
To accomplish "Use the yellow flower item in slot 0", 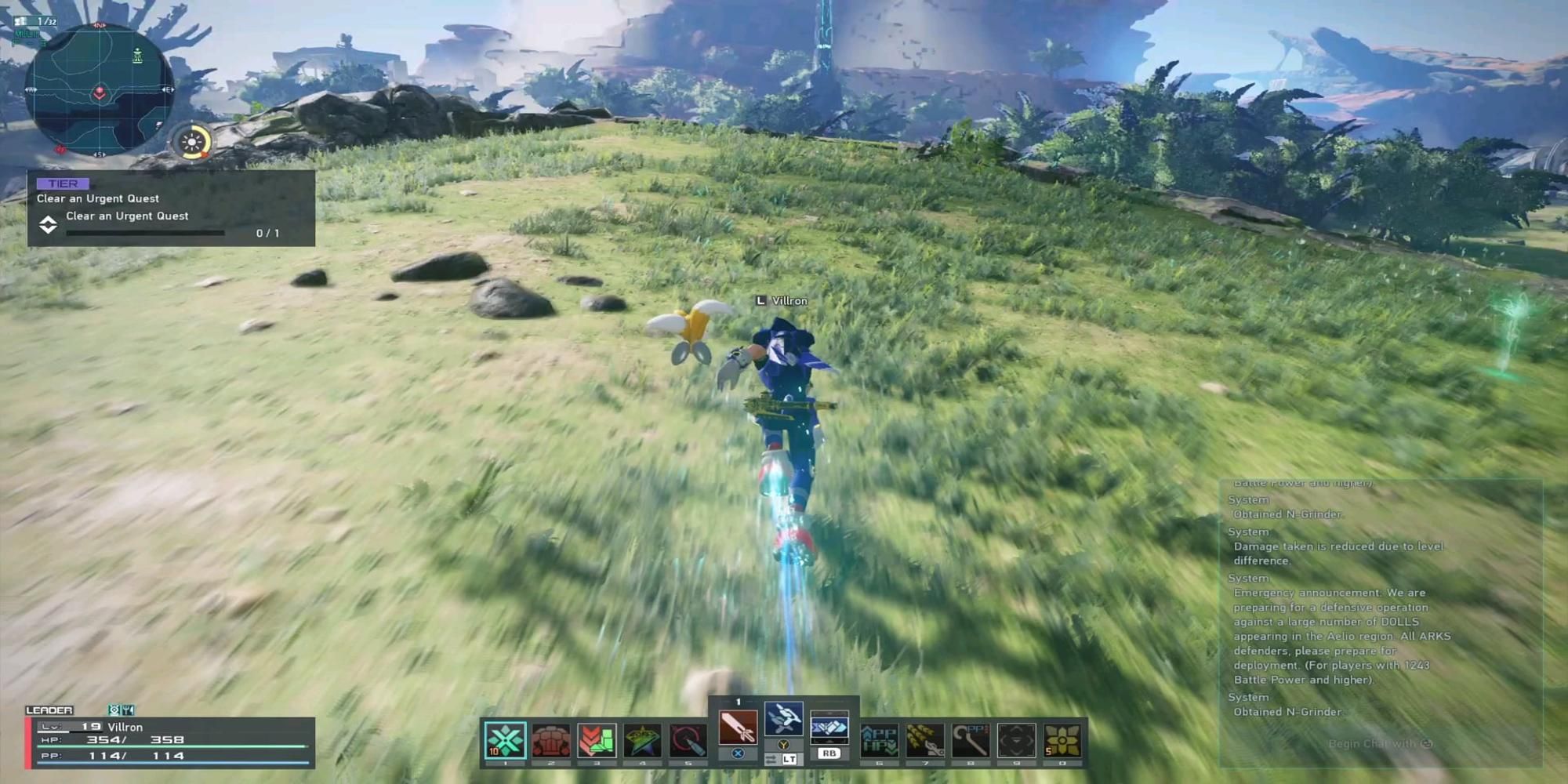I will tap(1062, 740).
